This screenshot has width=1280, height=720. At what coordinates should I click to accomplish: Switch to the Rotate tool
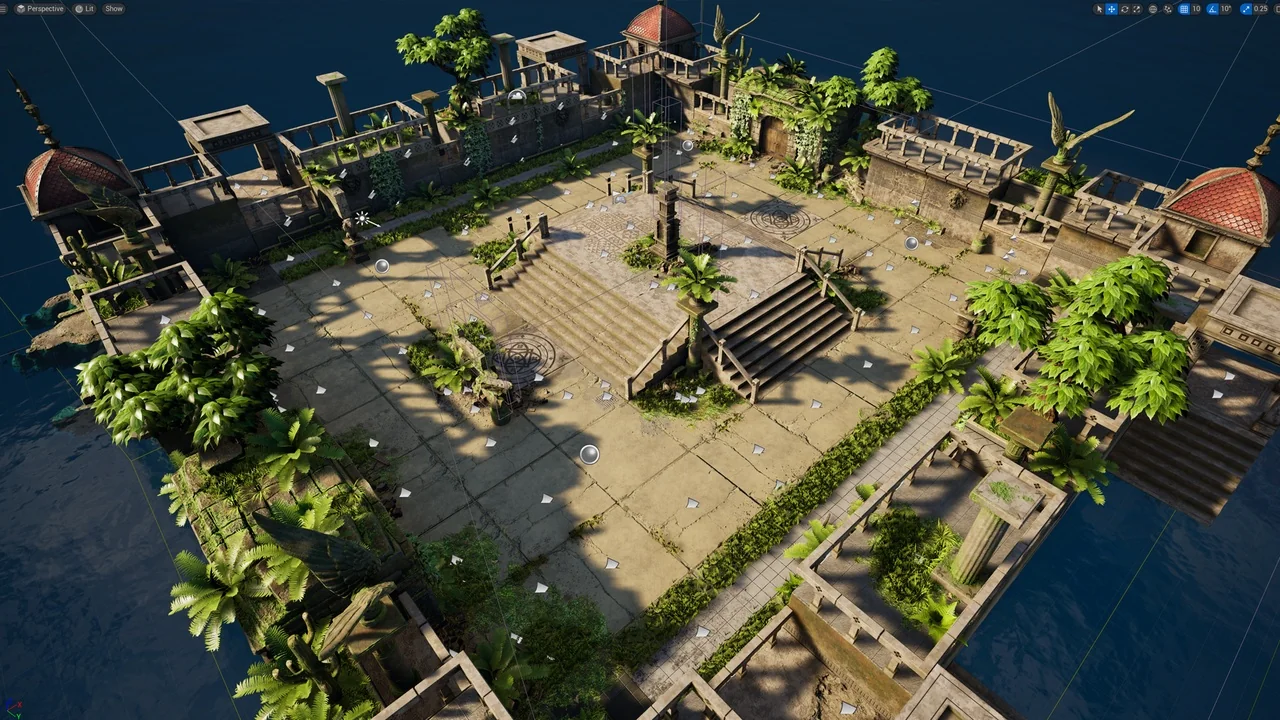pyautogui.click(x=1125, y=9)
